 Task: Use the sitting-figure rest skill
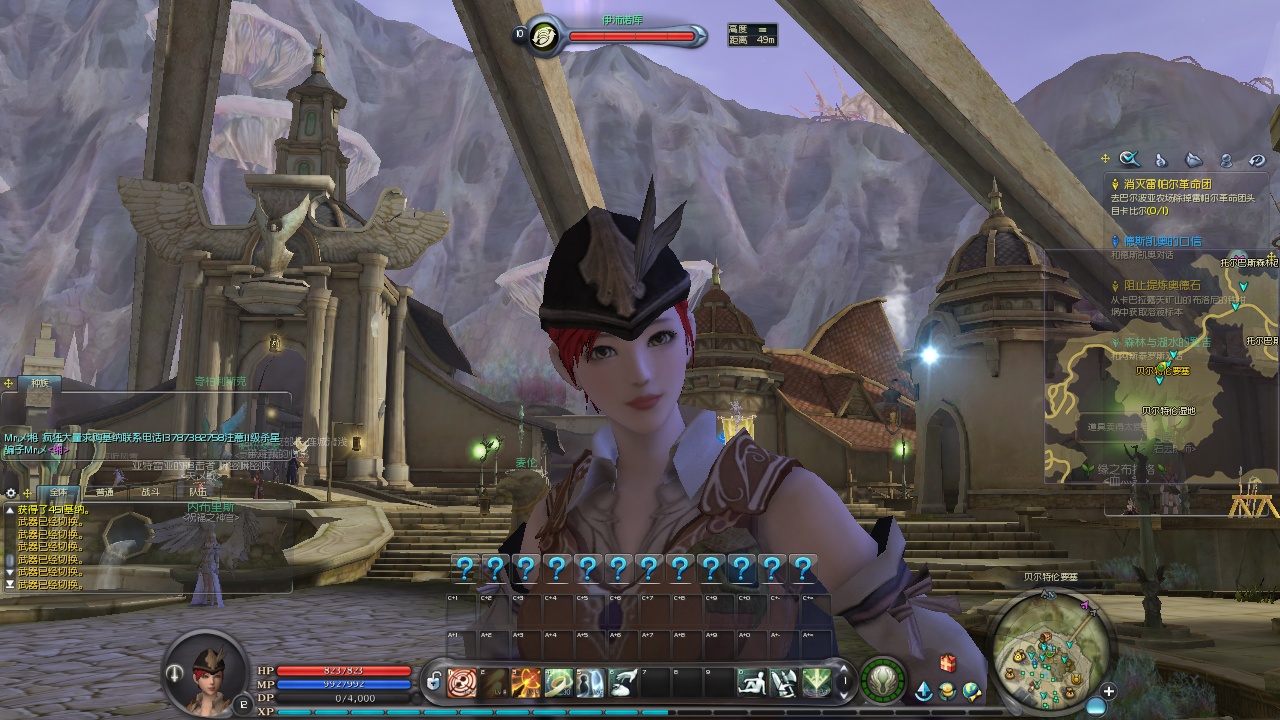[x=751, y=683]
